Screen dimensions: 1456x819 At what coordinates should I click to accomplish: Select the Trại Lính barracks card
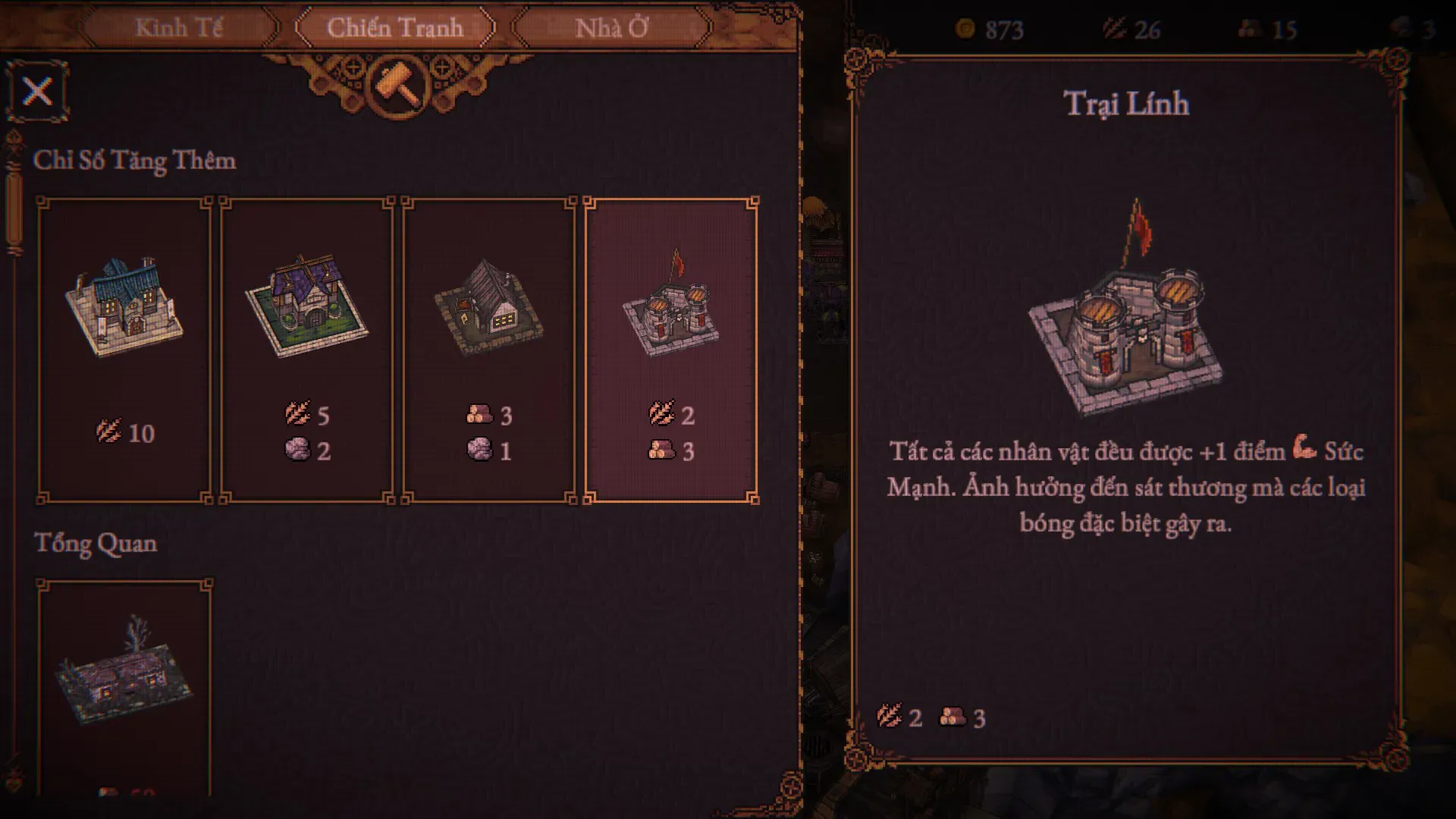click(x=670, y=349)
